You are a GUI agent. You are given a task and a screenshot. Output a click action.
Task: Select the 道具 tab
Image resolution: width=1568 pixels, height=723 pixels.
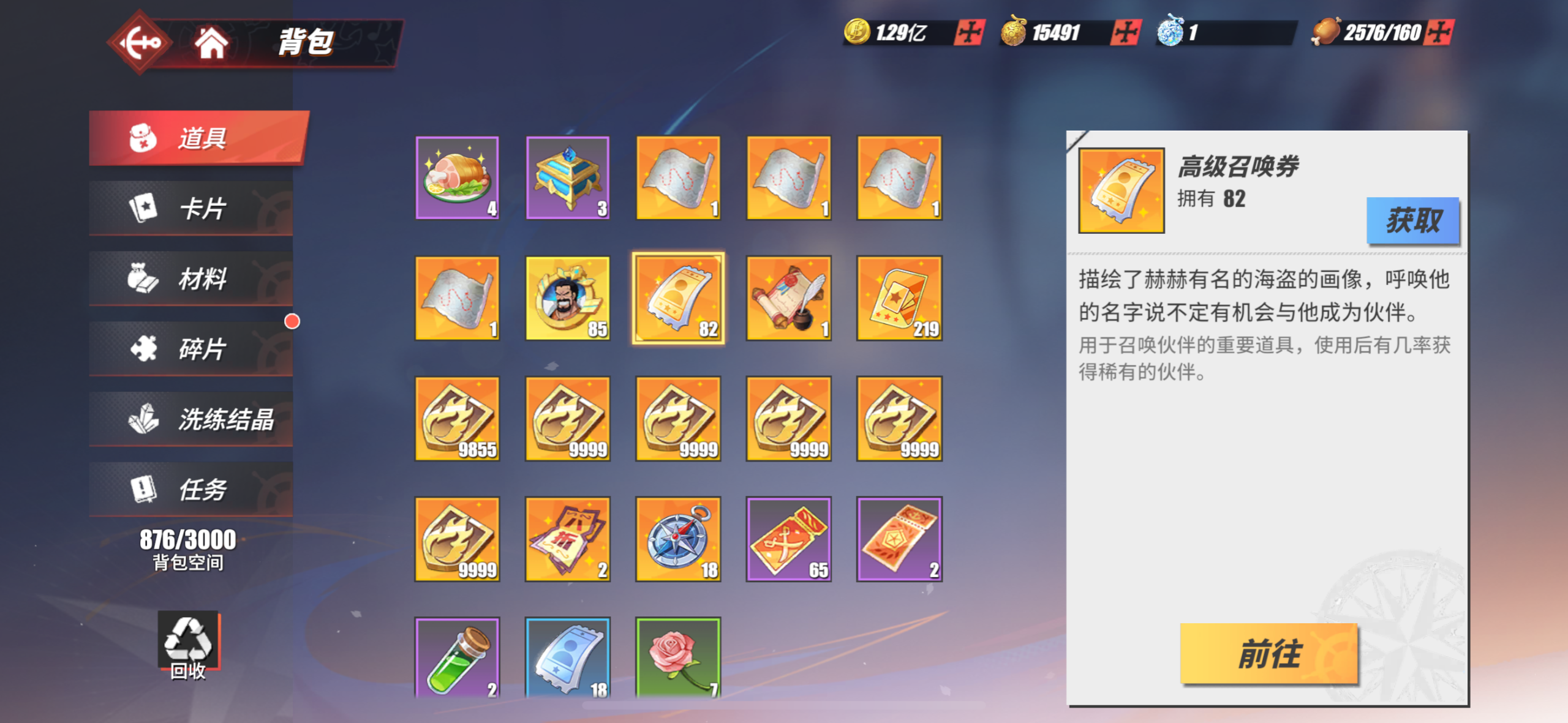[x=197, y=138]
